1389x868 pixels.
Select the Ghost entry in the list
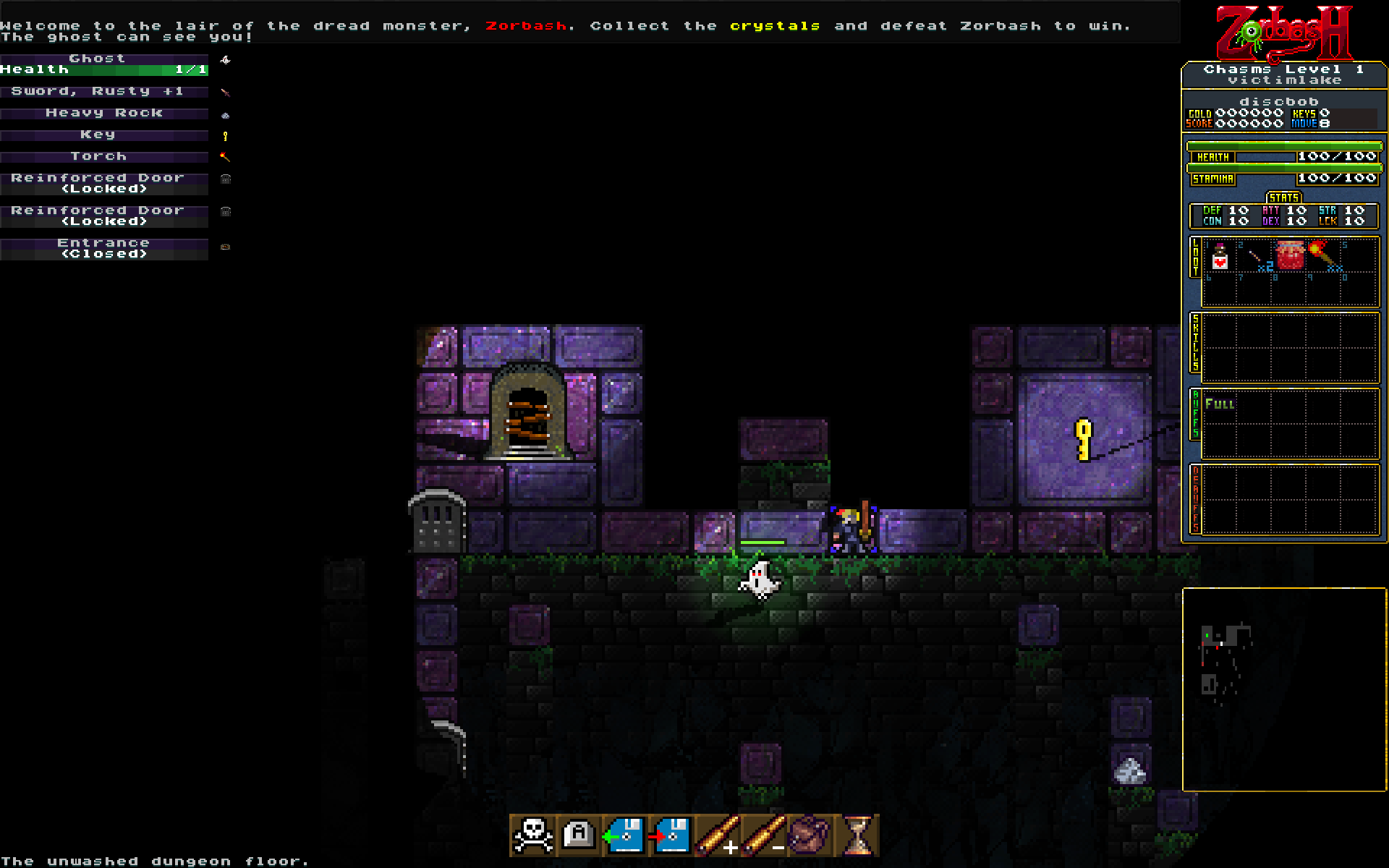(x=104, y=64)
